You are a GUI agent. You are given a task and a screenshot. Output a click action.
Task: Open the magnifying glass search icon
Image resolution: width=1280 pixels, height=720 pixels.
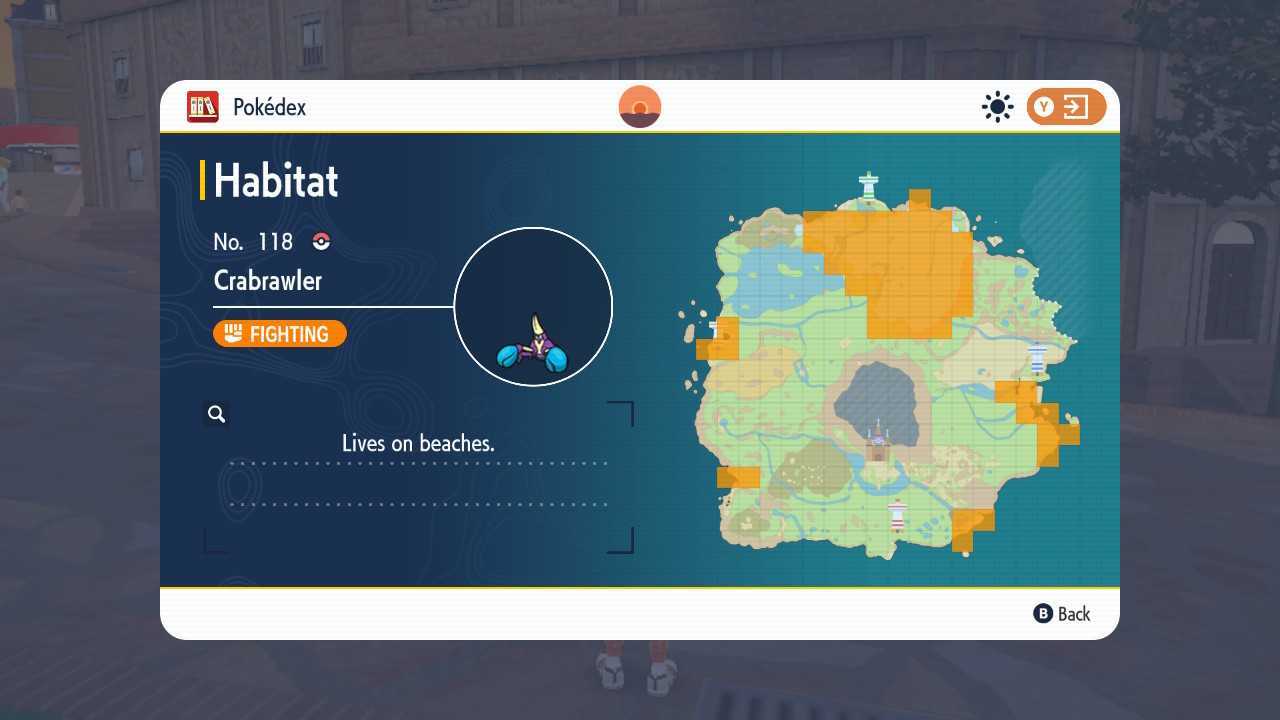coord(216,413)
